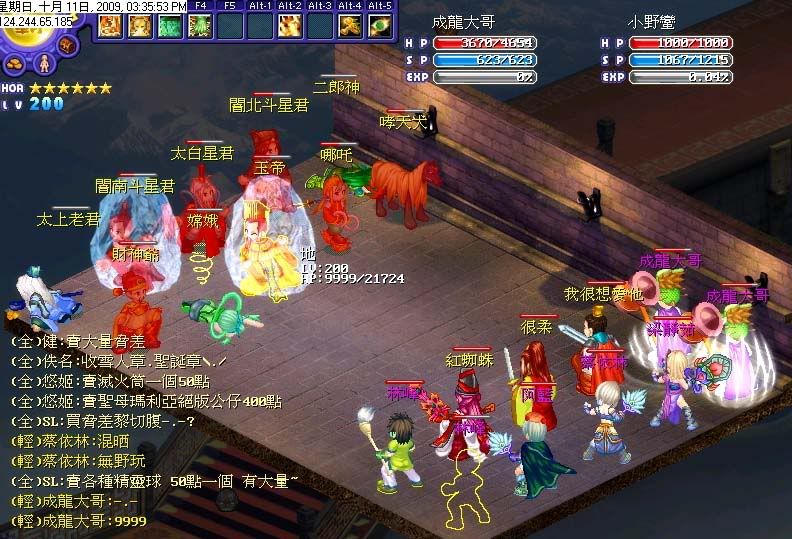Use the golden item in the Alt-2 slot
This screenshot has width=792, height=539.
pyautogui.click(x=290, y=25)
